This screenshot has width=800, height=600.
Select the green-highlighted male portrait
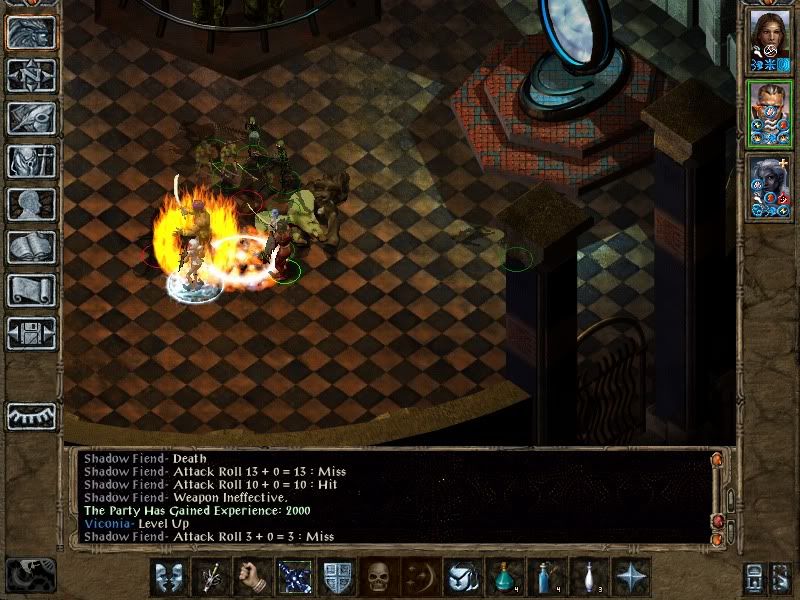[767, 114]
